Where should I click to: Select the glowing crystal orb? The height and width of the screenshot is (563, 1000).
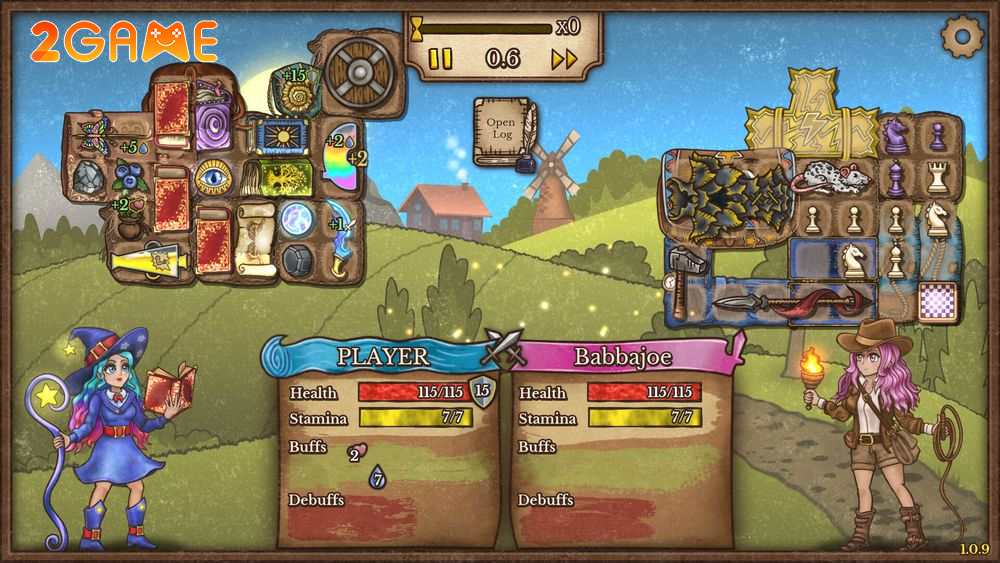297,219
